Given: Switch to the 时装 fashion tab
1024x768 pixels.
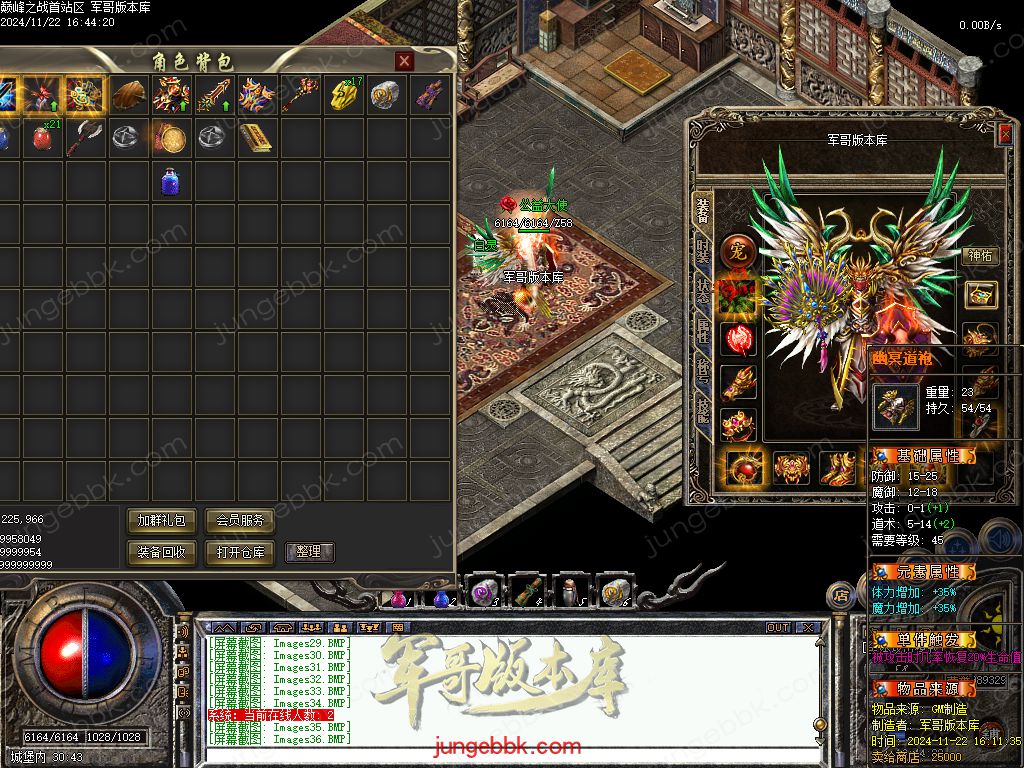Looking at the screenshot, I should pyautogui.click(x=704, y=252).
